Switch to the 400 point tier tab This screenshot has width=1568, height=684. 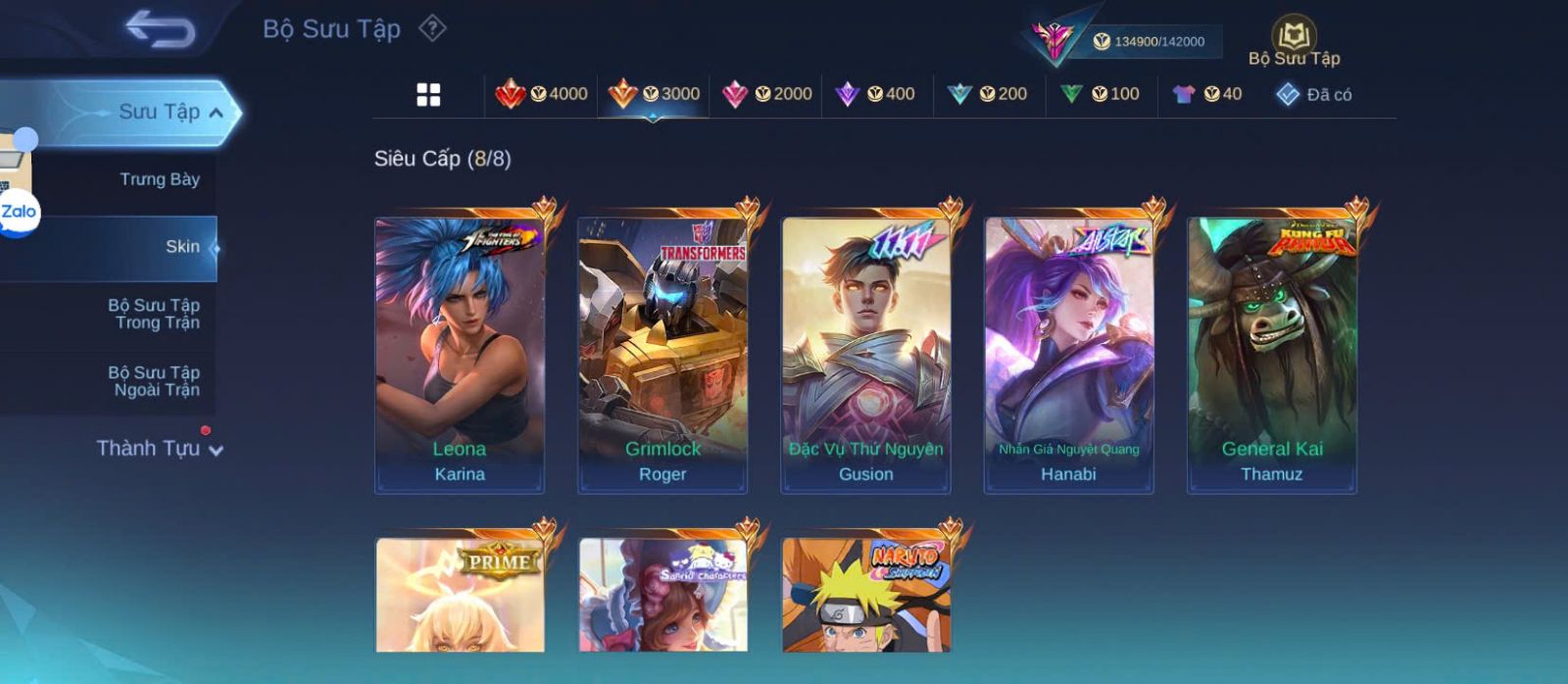point(875,94)
